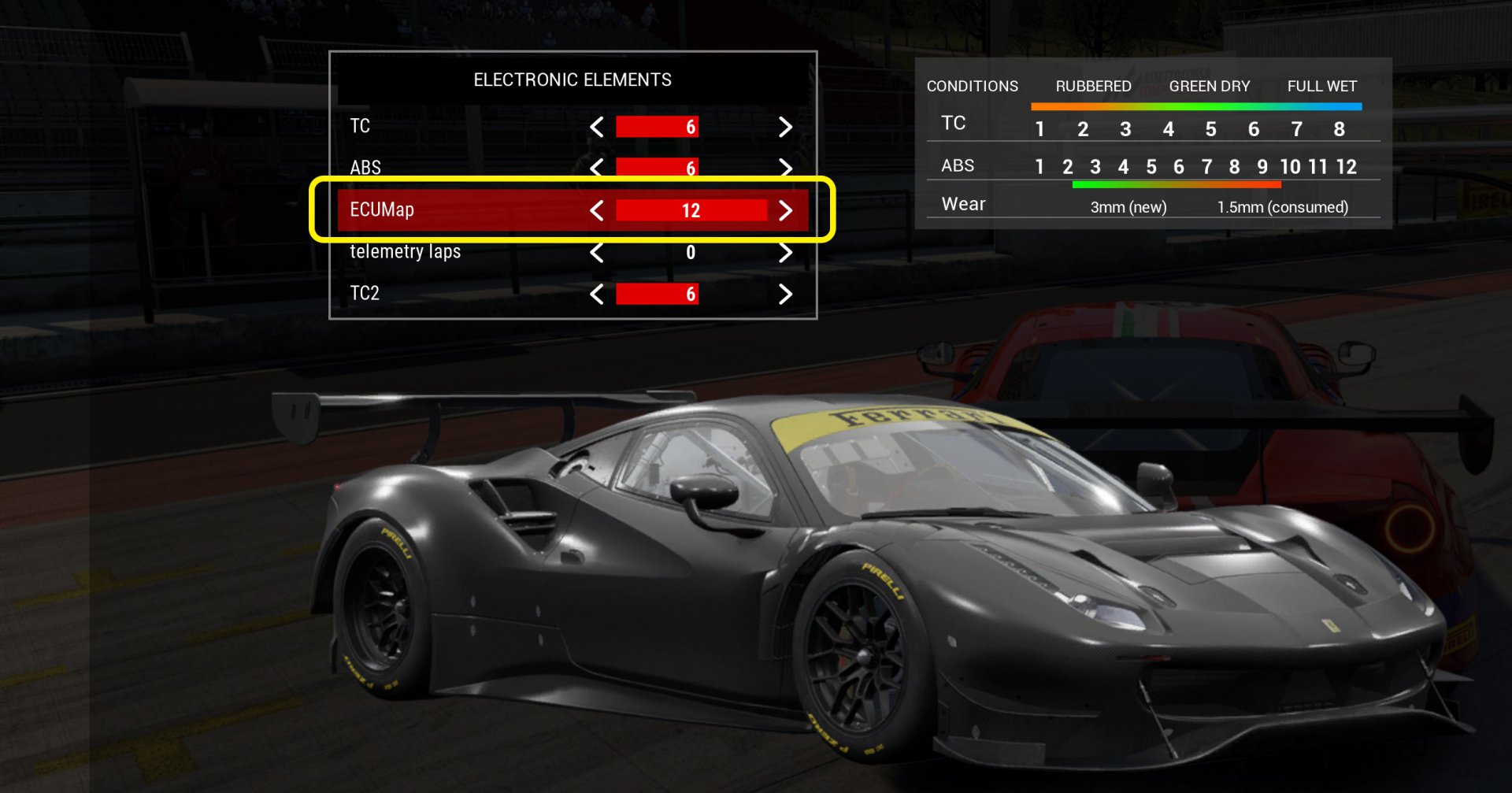Increase the TC2 value

click(785, 295)
